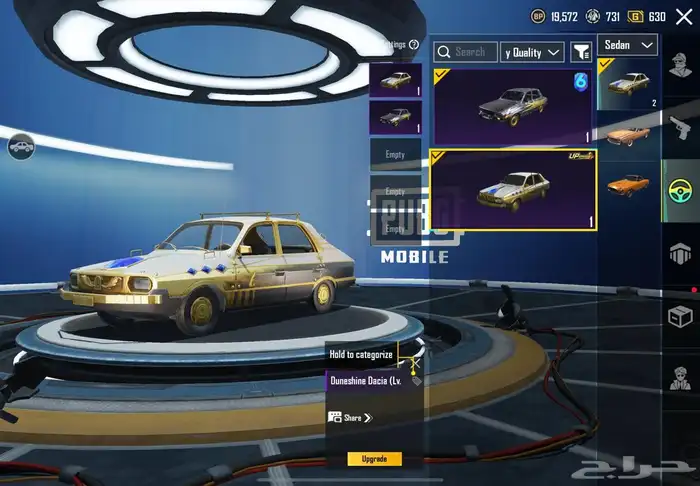Open the crate box category
The height and width of the screenshot is (486, 700).
(x=680, y=315)
